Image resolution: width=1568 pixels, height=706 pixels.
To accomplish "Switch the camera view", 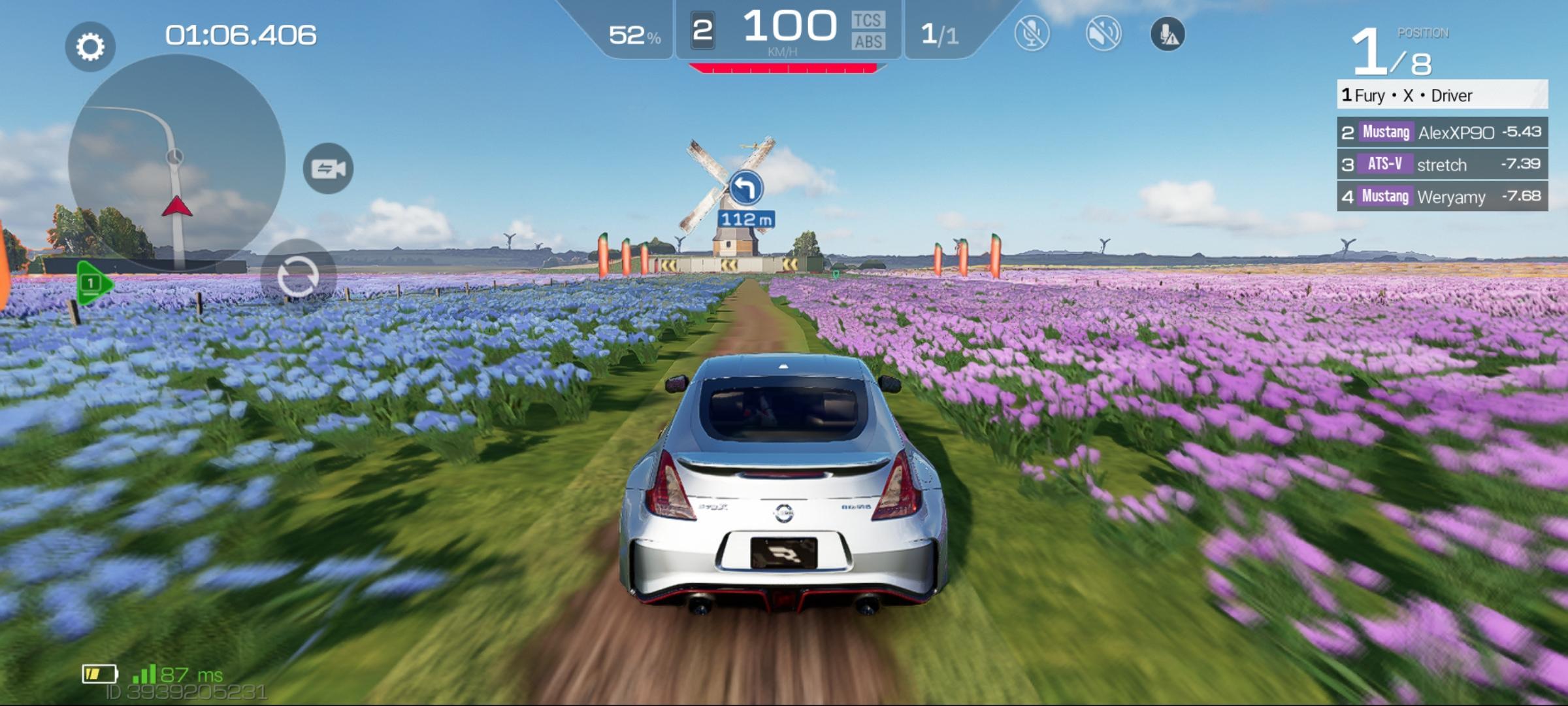I will point(328,169).
